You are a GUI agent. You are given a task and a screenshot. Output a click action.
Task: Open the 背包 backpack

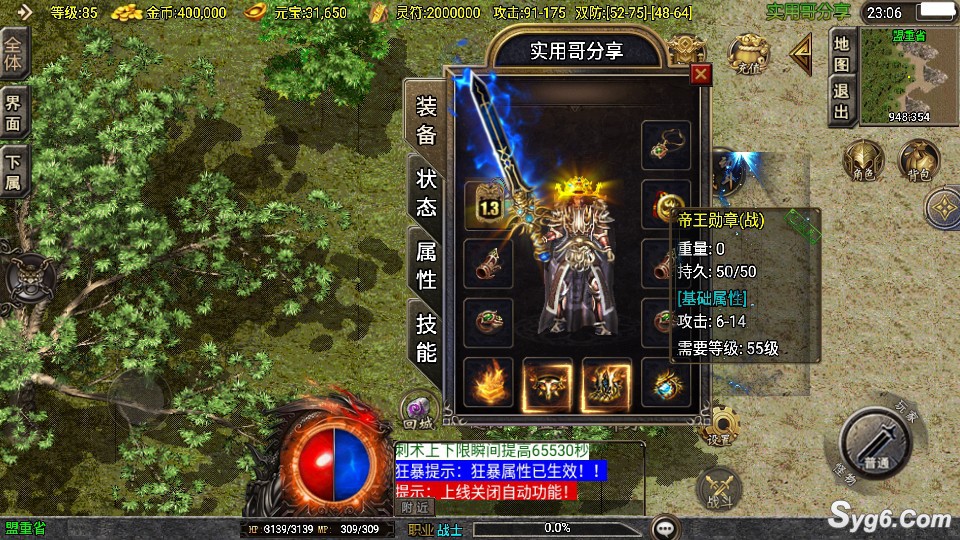click(916, 160)
